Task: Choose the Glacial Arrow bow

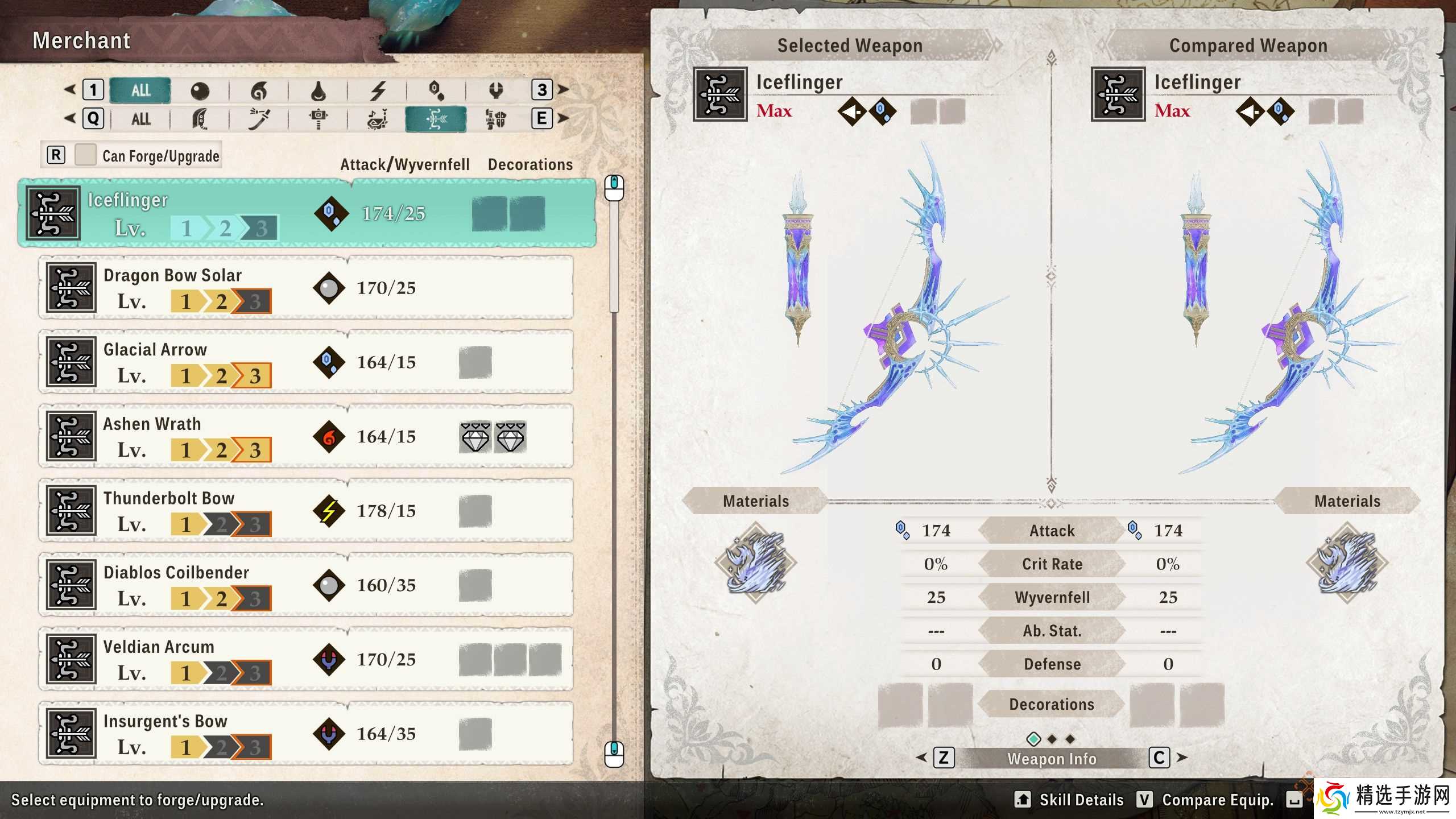Action: [306, 362]
